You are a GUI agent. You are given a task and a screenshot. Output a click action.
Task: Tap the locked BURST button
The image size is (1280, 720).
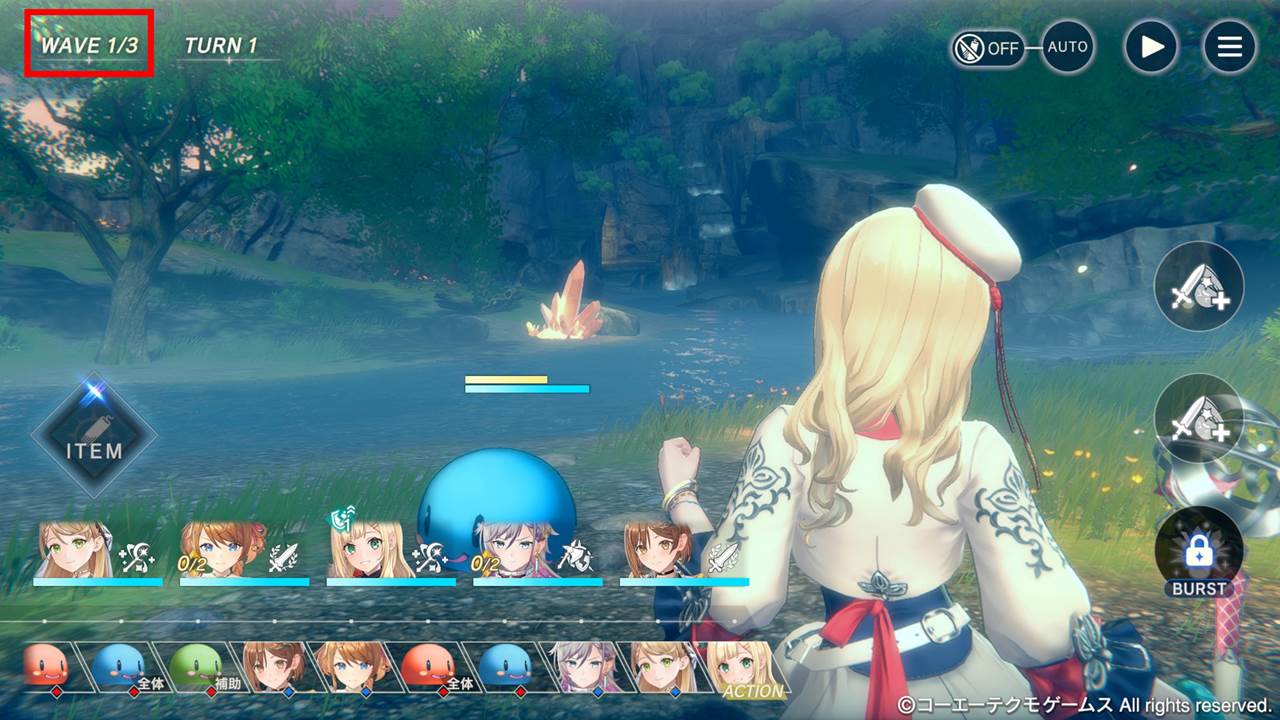click(x=1199, y=553)
